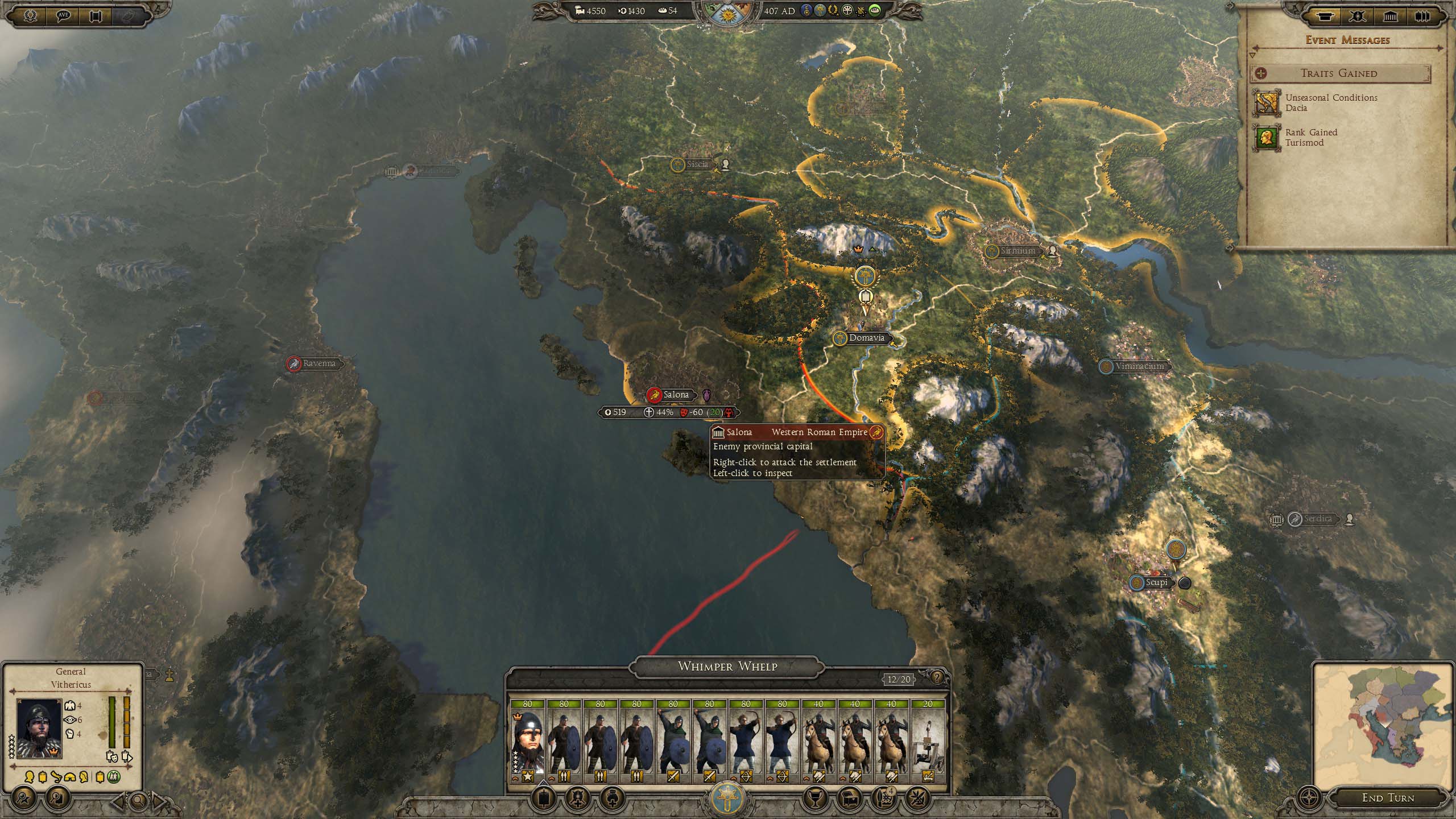This screenshot has width=1456, height=819.
Task: Click General Vithericus portrait
Action: pos(39,728)
